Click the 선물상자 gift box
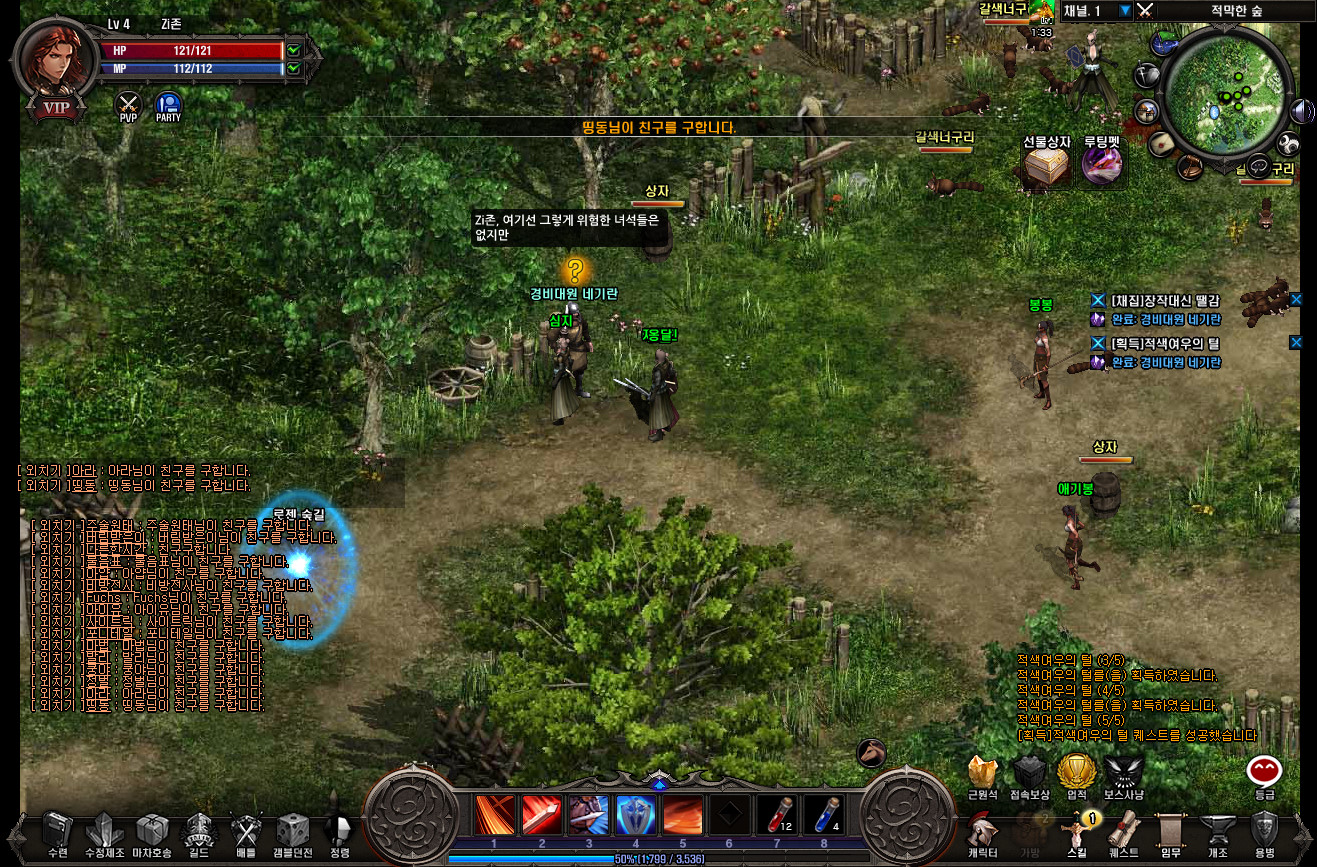Image resolution: width=1317 pixels, height=867 pixels. 1047,165
